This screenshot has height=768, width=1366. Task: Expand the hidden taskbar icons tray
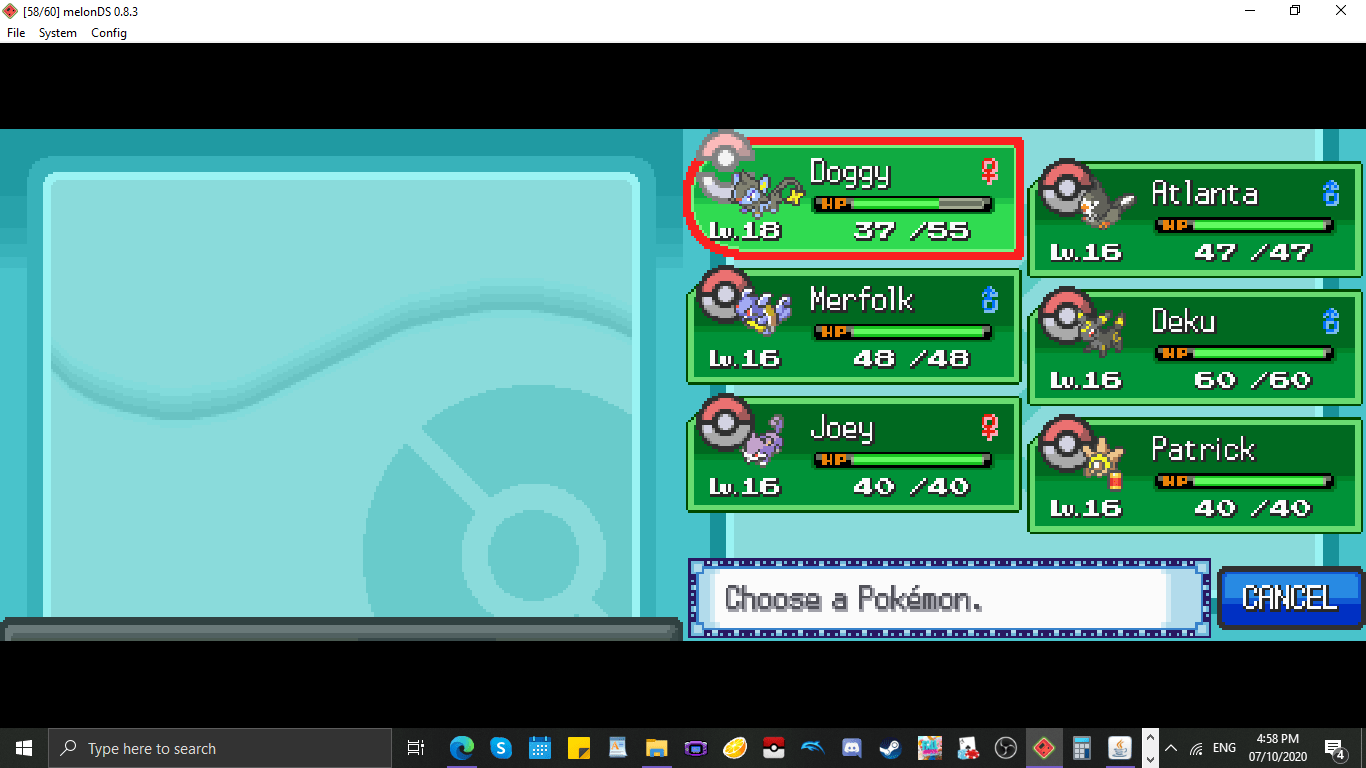click(x=1170, y=747)
